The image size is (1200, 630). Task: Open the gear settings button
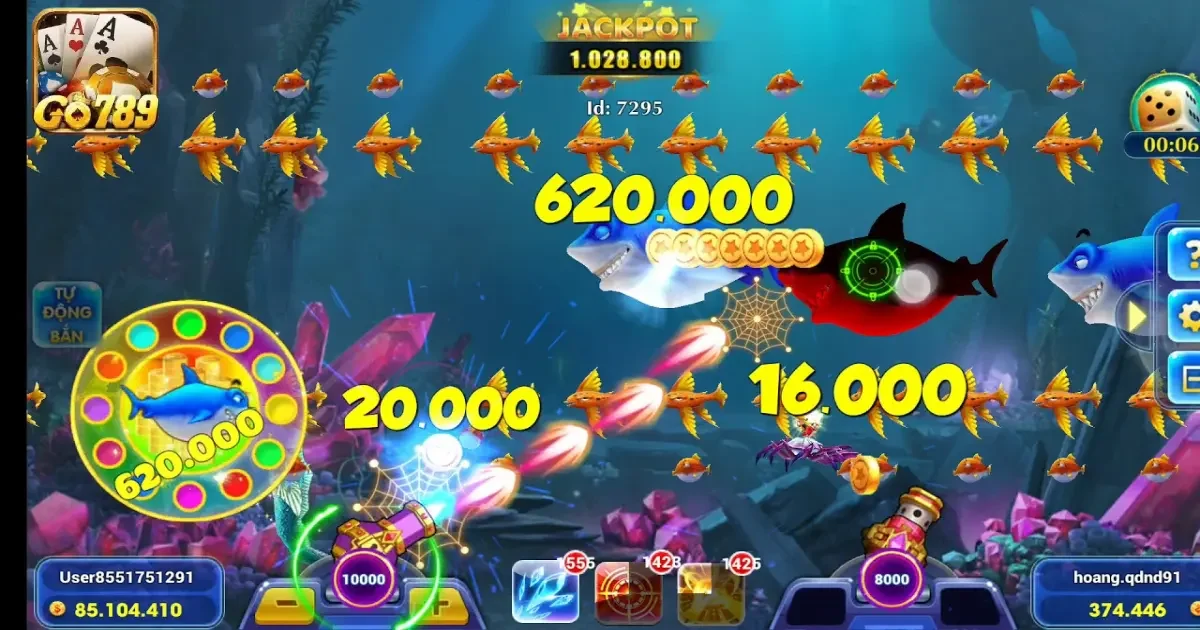point(1186,317)
